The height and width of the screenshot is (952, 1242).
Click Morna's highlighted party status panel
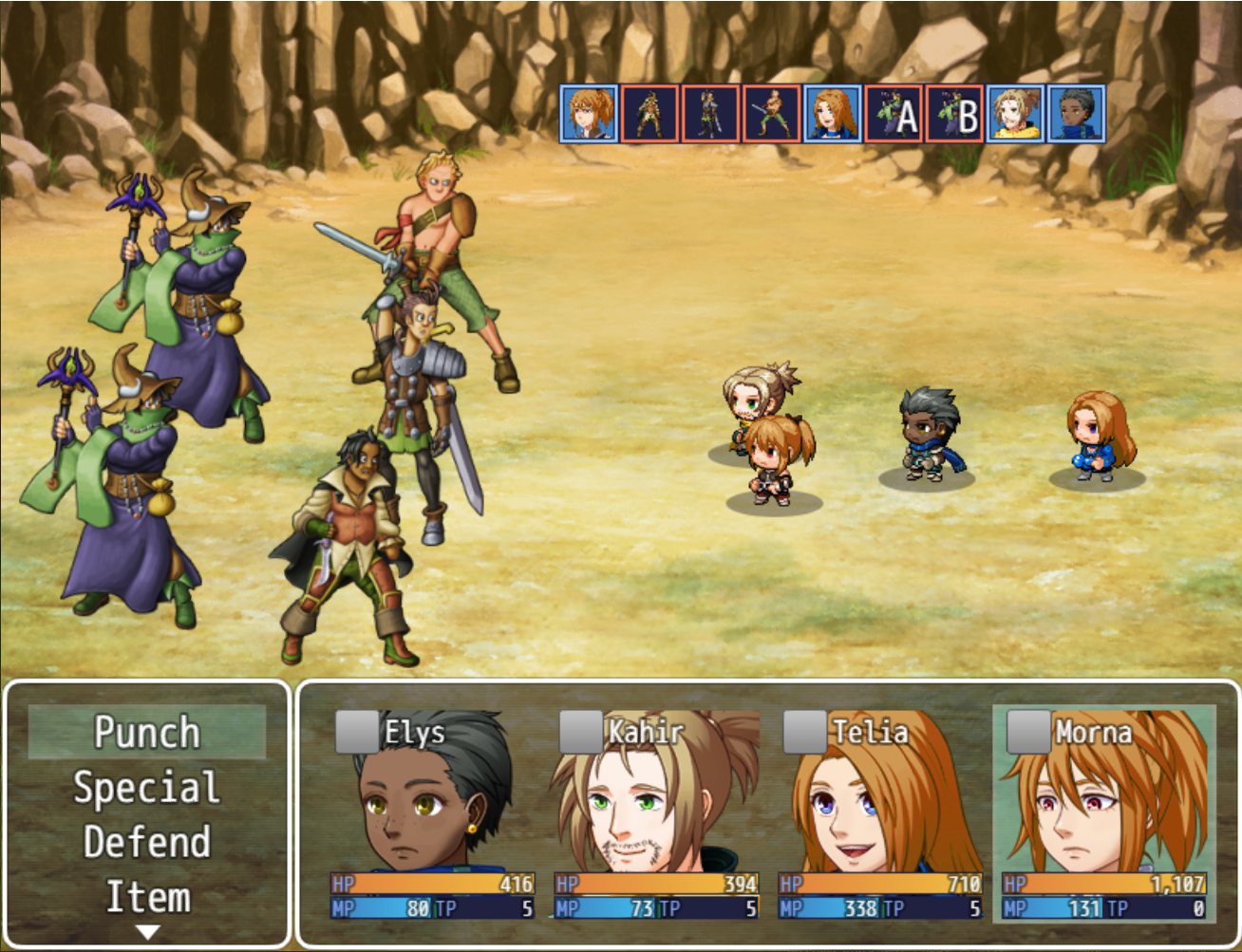tap(1104, 814)
